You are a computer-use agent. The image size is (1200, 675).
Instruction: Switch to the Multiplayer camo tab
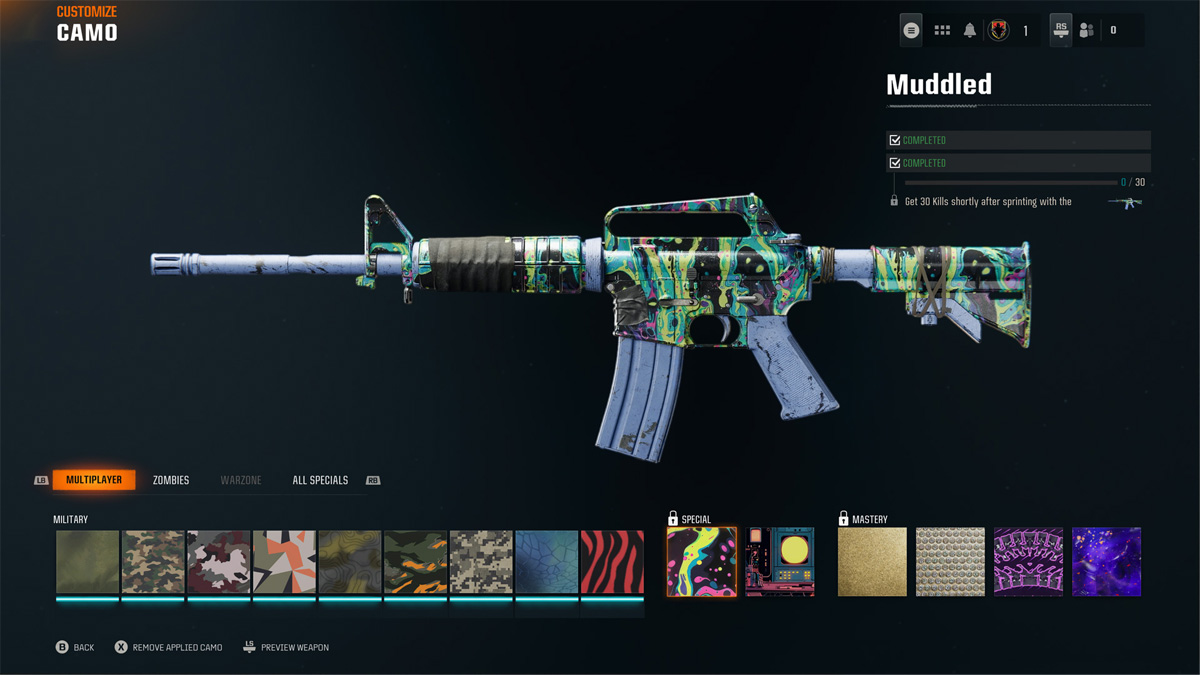[x=94, y=480]
